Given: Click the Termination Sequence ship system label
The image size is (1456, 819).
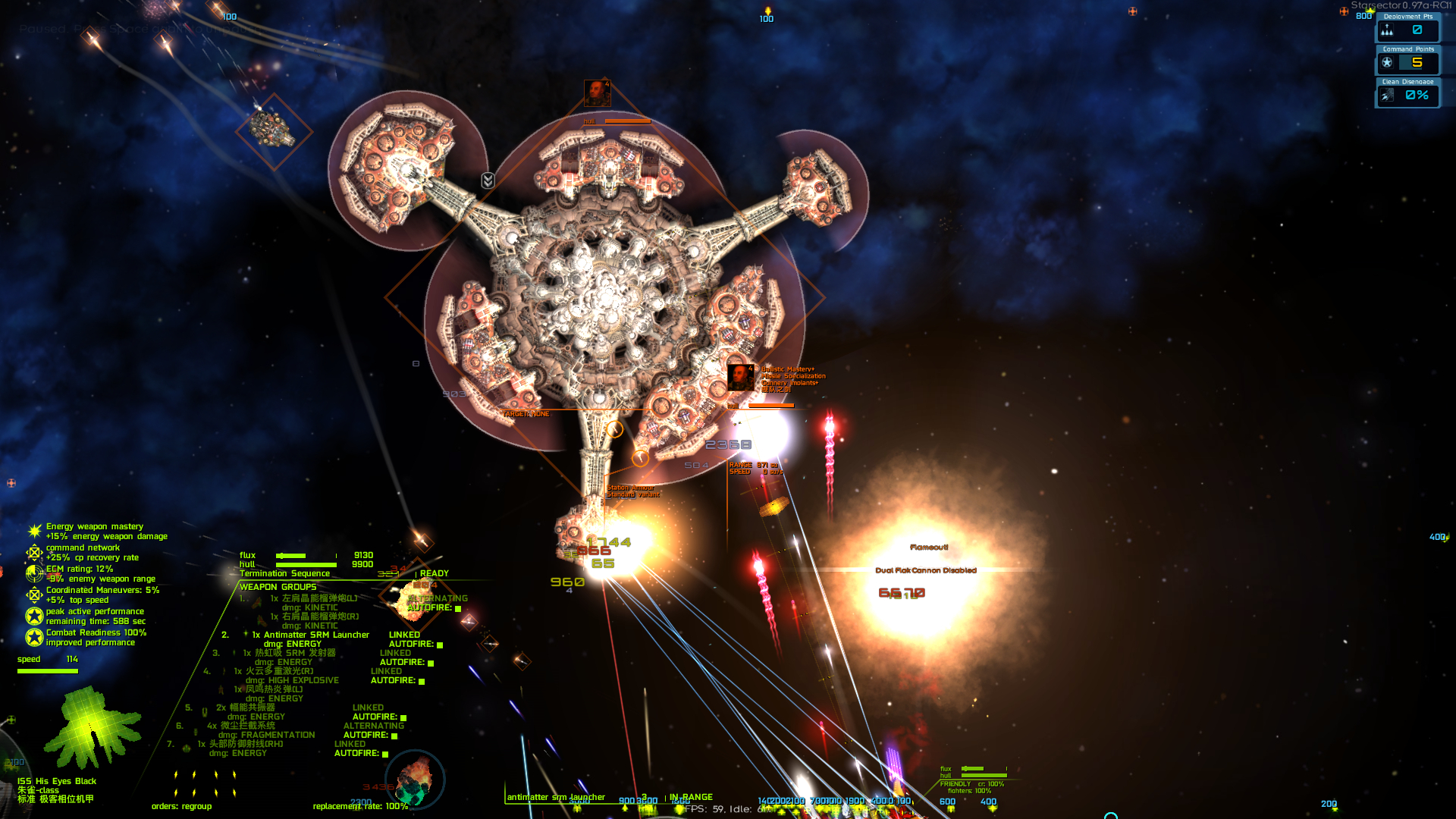Looking at the screenshot, I should (284, 573).
